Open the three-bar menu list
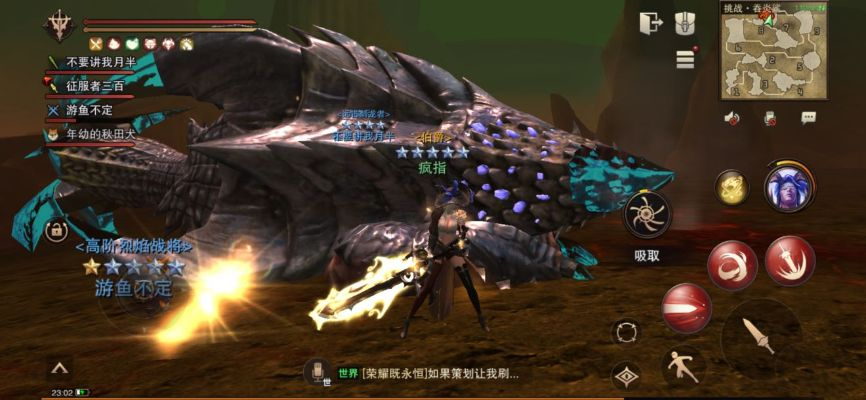This screenshot has height=400, width=866. coord(685,59)
